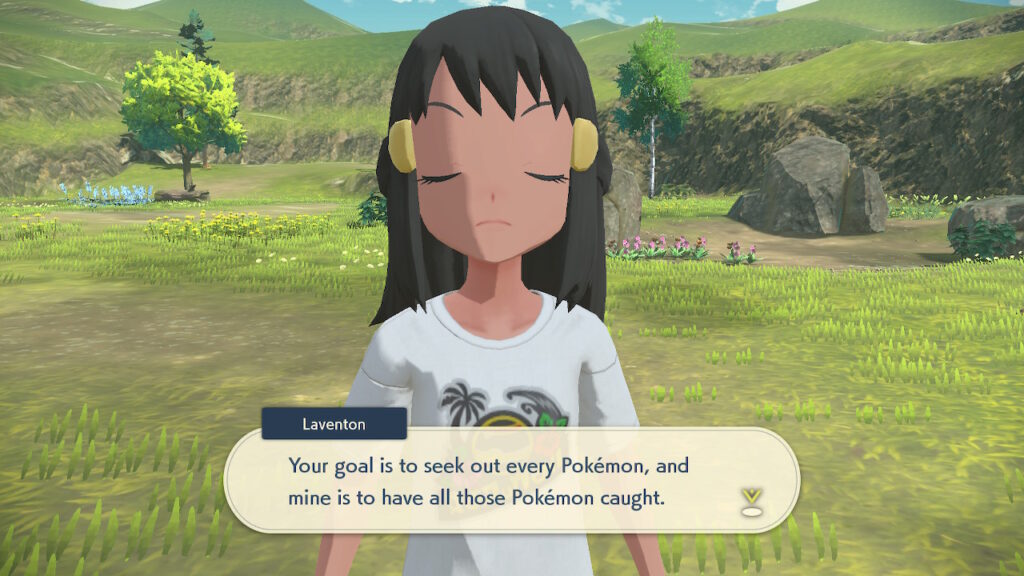Image resolution: width=1024 pixels, height=576 pixels.
Task: Advance the dialogue via the arrow indicator
Action: pyautogui.click(x=751, y=501)
